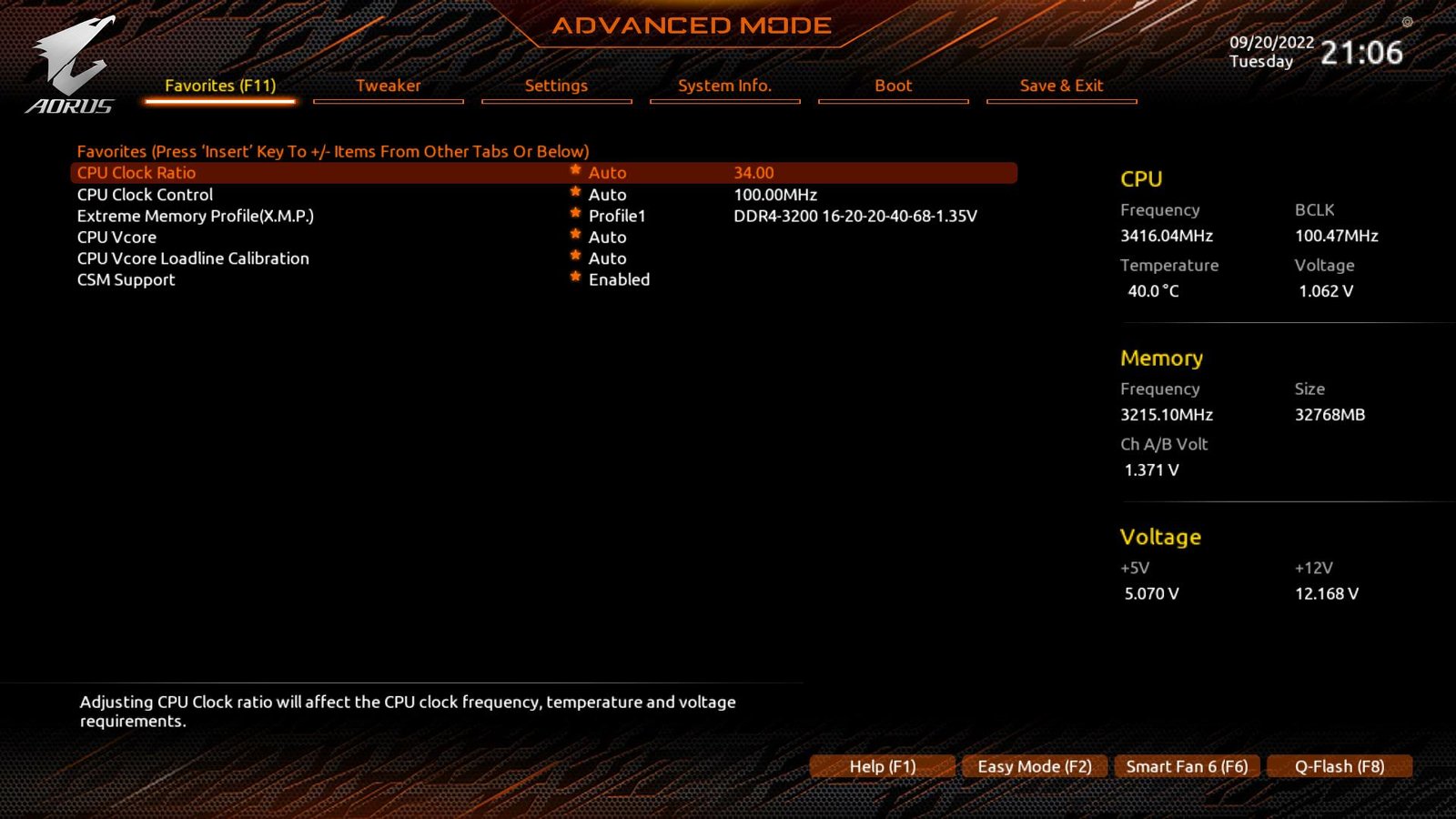The width and height of the screenshot is (1456, 819).
Task: Open the Save & Exit tab
Action: pyautogui.click(x=1061, y=86)
